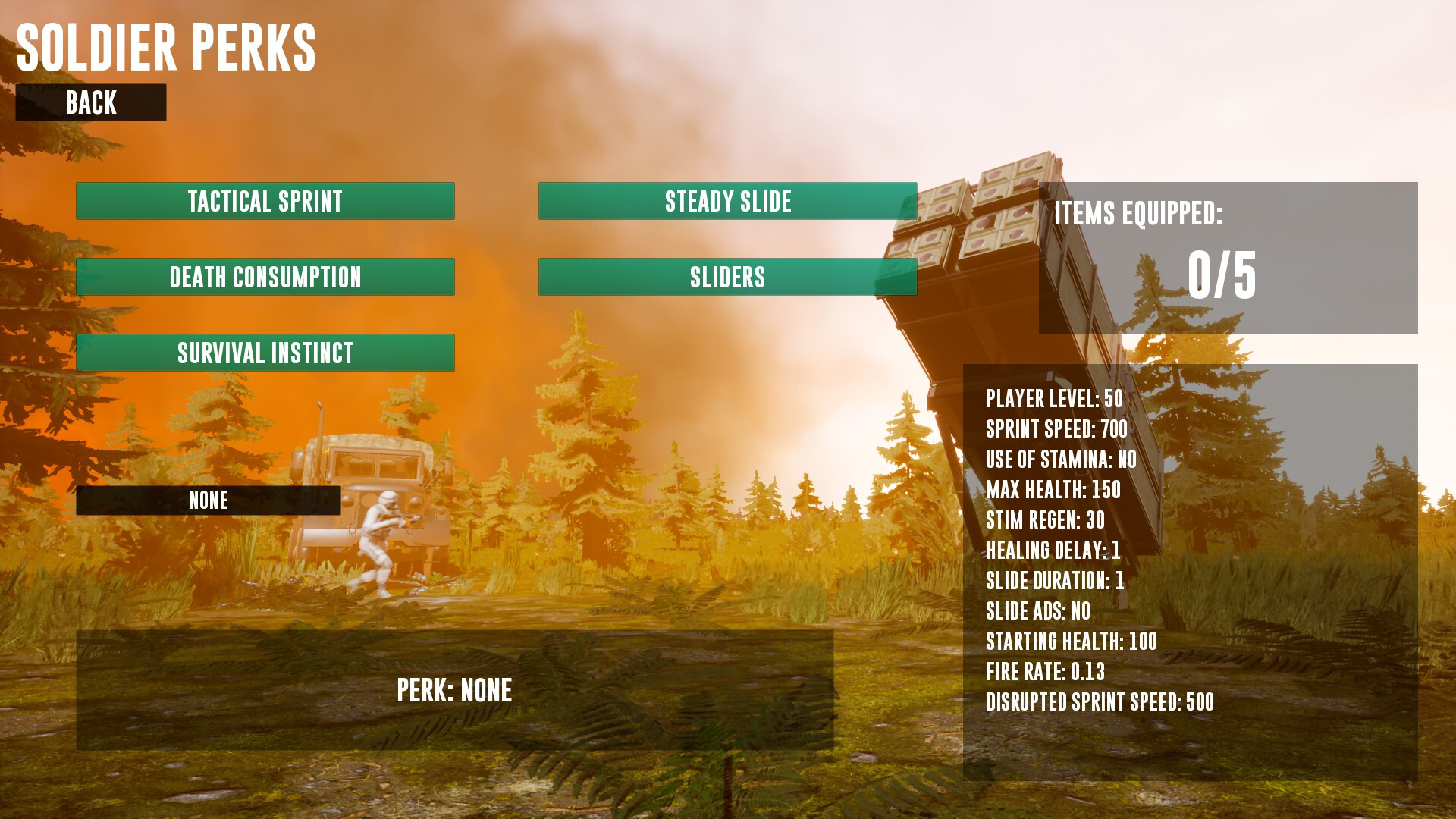This screenshot has height=819, width=1456.
Task: Click the Stim Regen stat entry
Action: (x=1046, y=519)
